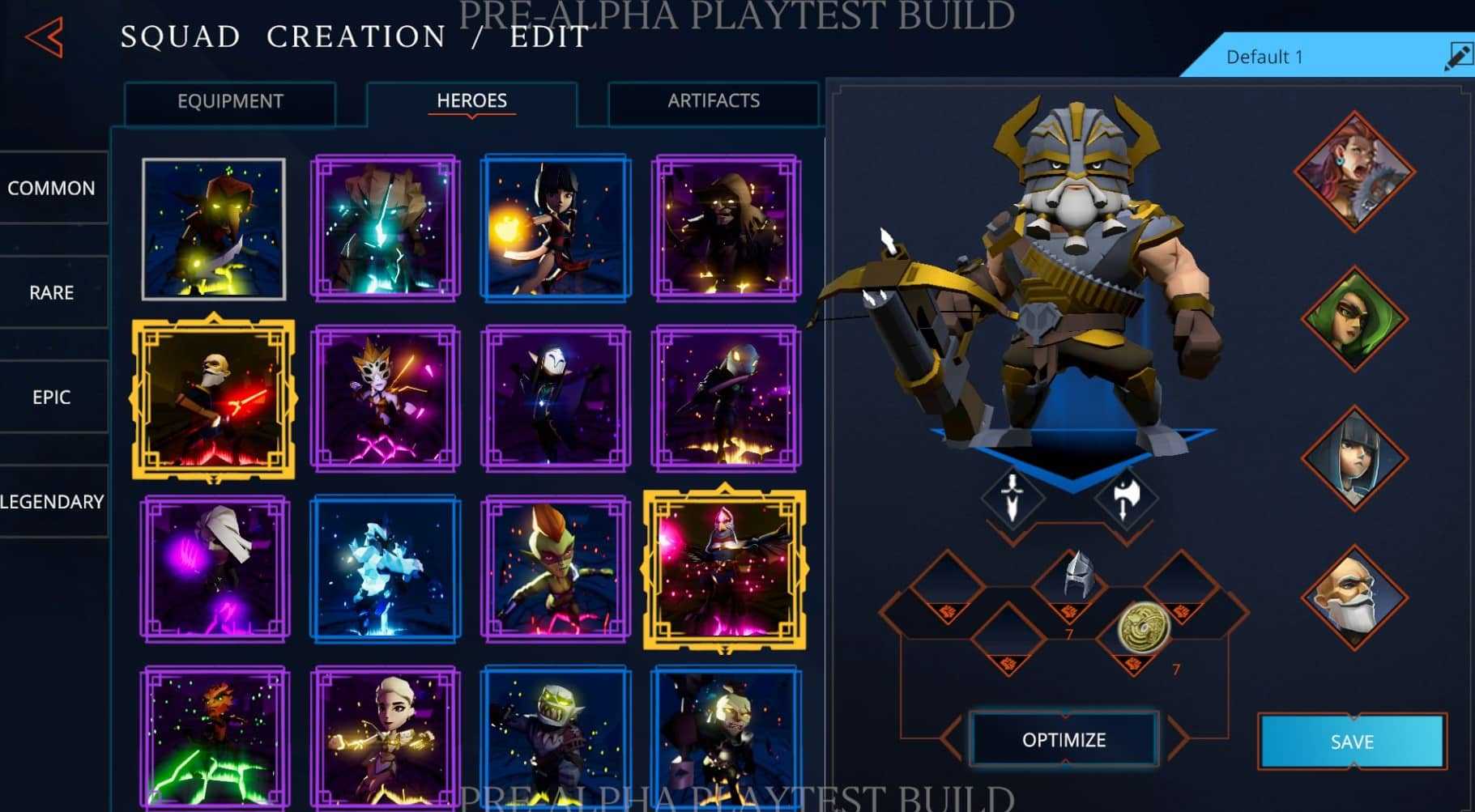Switch to the ARTIFACTS tab
The width and height of the screenshot is (1475, 812).
point(713,101)
